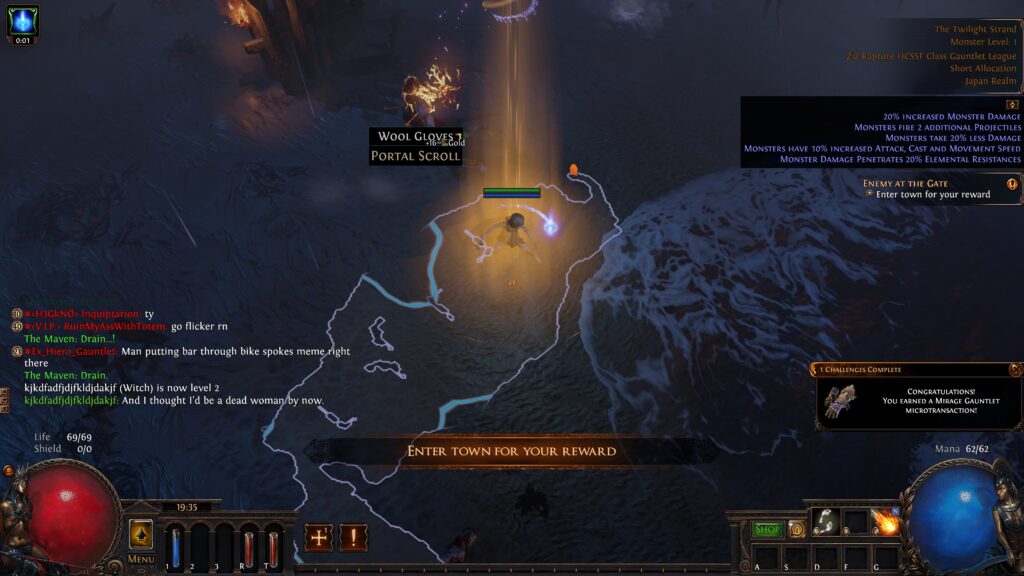Select the footprints move skill slot
This screenshot has width=1024, height=576.
point(825,522)
